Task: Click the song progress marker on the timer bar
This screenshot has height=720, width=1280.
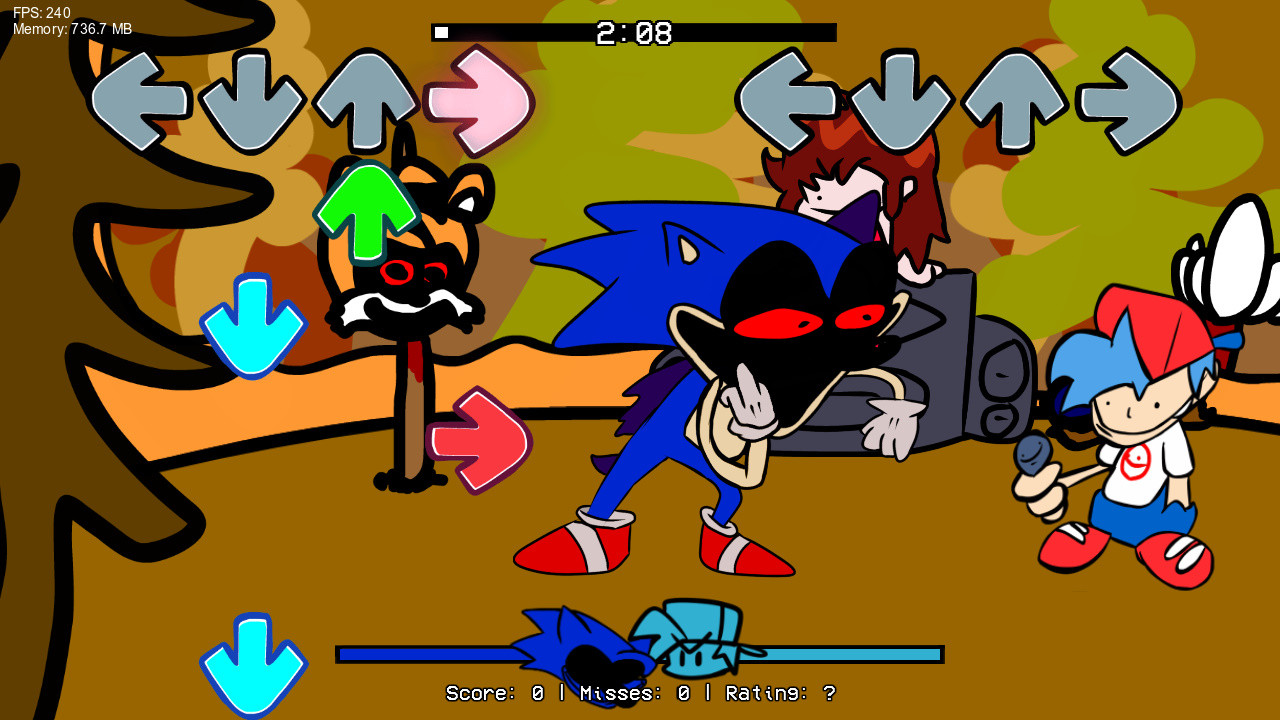Action: (x=441, y=32)
